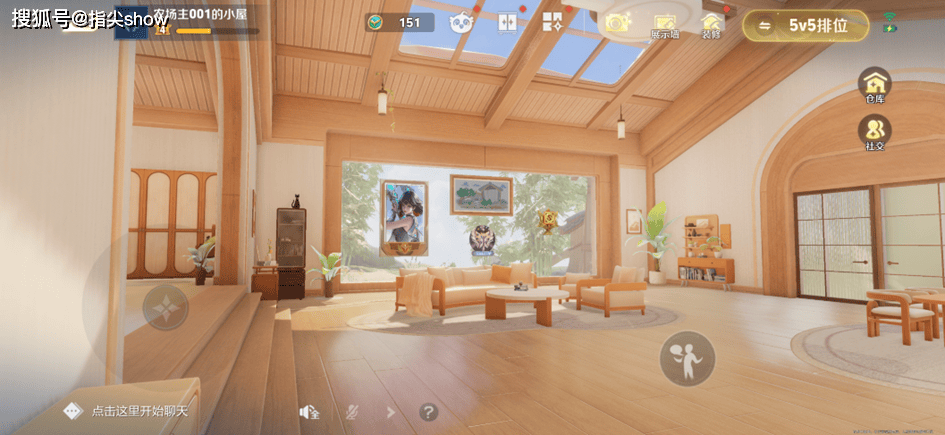The height and width of the screenshot is (435, 945).
Task: Click the 151 currency counter
Action: coord(399,22)
